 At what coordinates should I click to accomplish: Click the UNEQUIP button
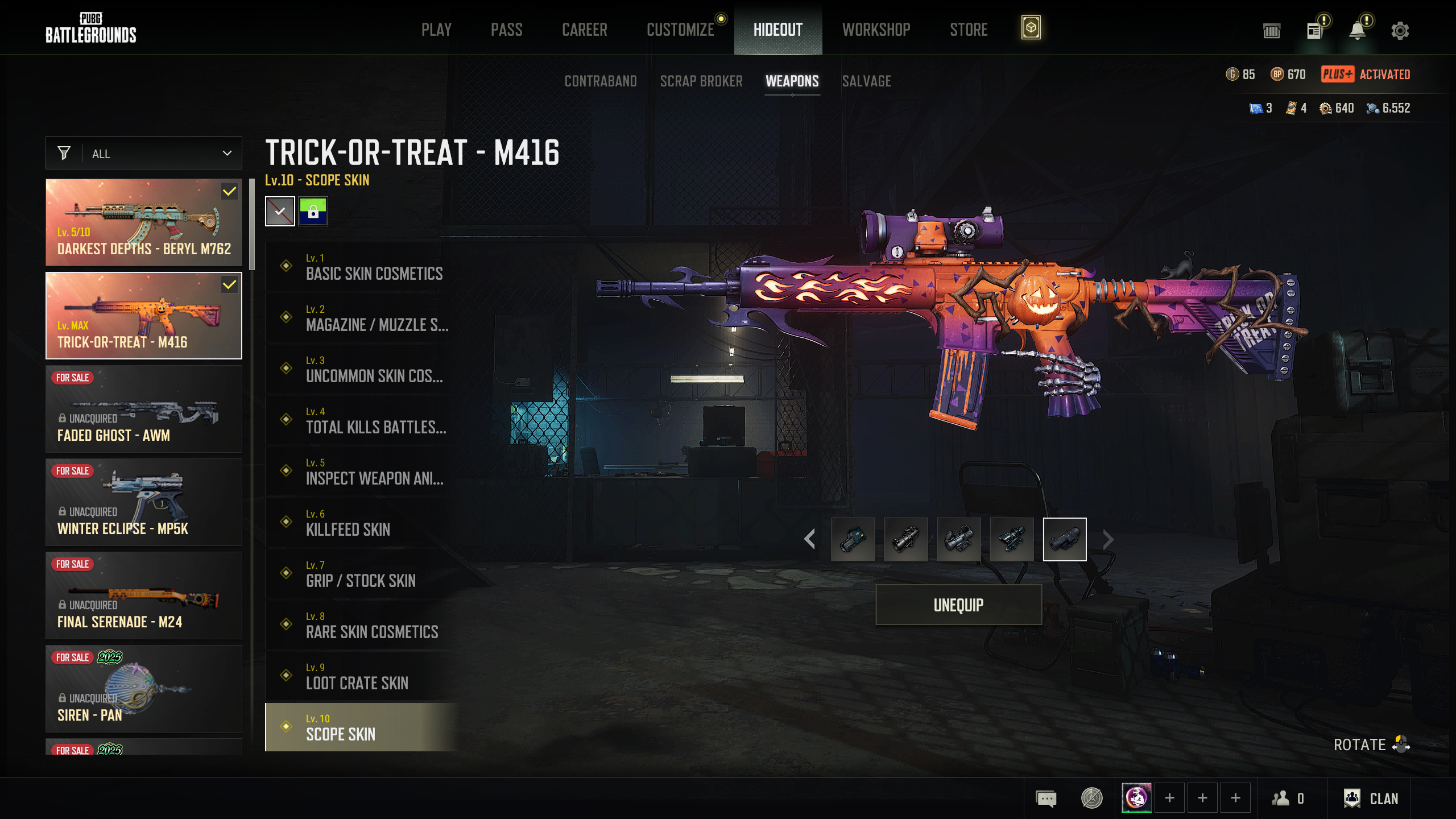pos(958,605)
